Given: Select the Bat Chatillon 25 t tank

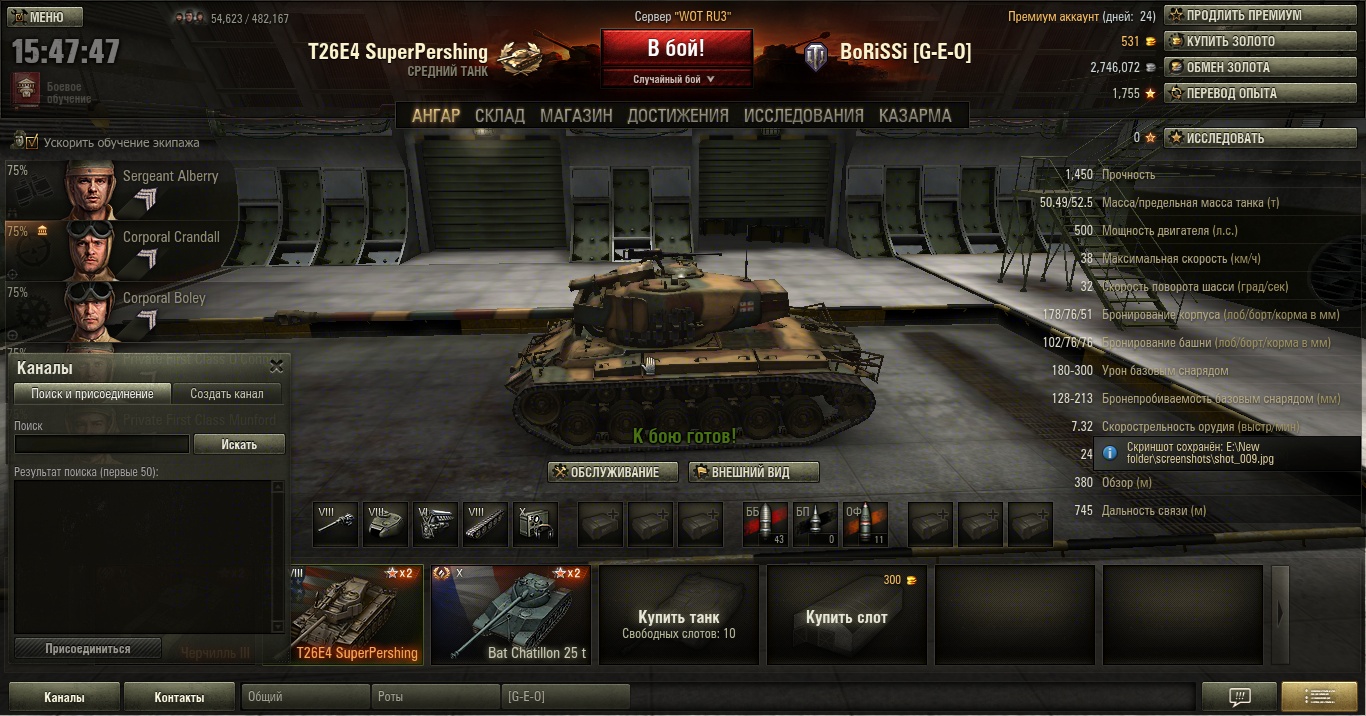Looking at the screenshot, I should click(x=510, y=614).
